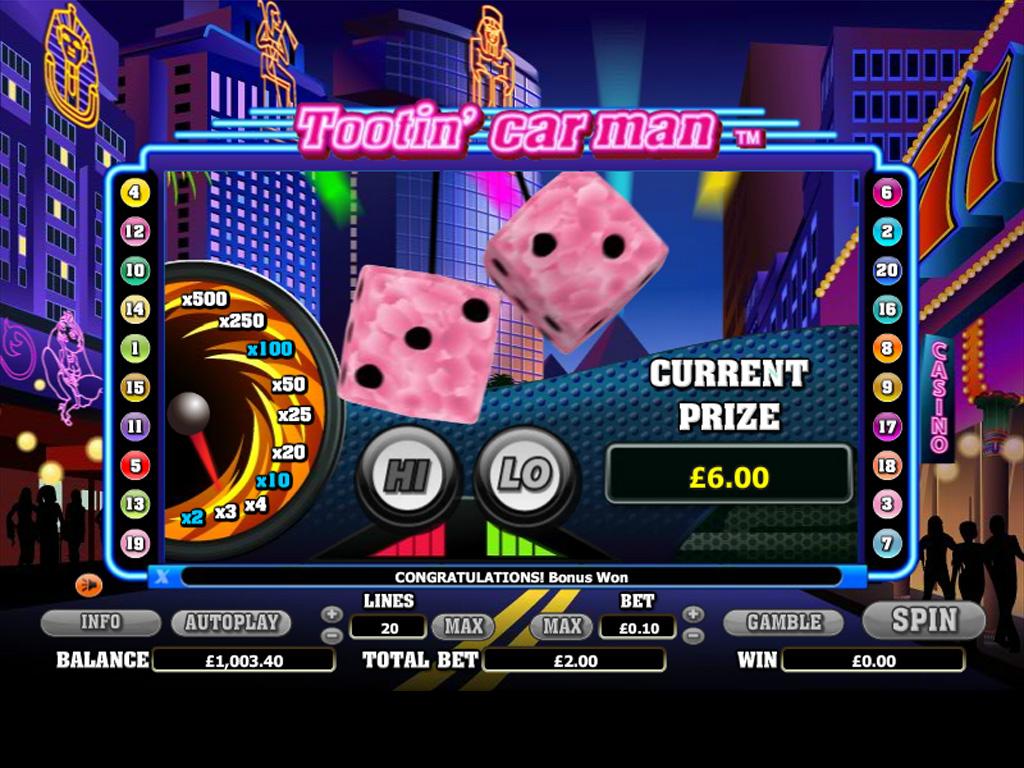Toggle the orange fast-forward icon
The image size is (1024, 768).
coord(88,585)
